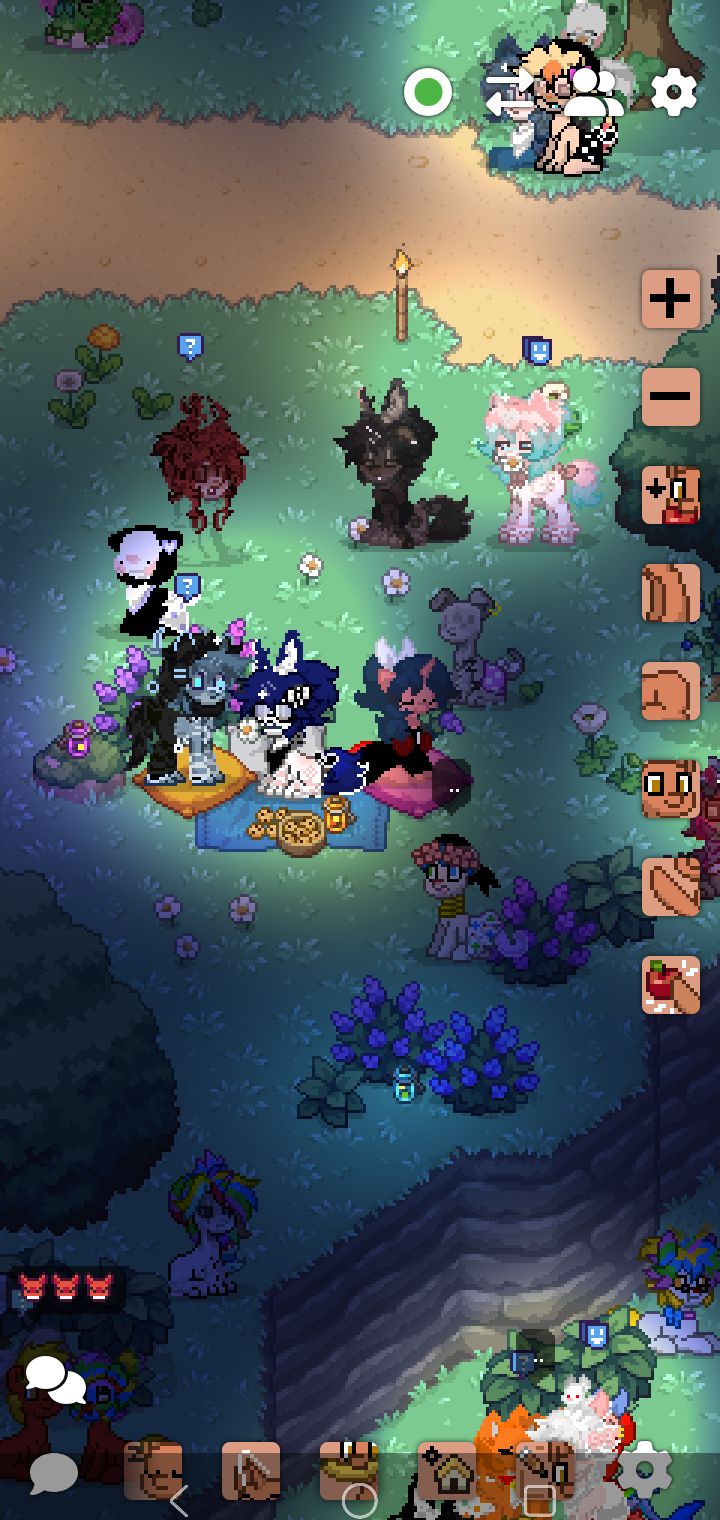This screenshot has width=720, height=1520.
Task: Tap the swap arrows icon
Action: (x=510, y=93)
